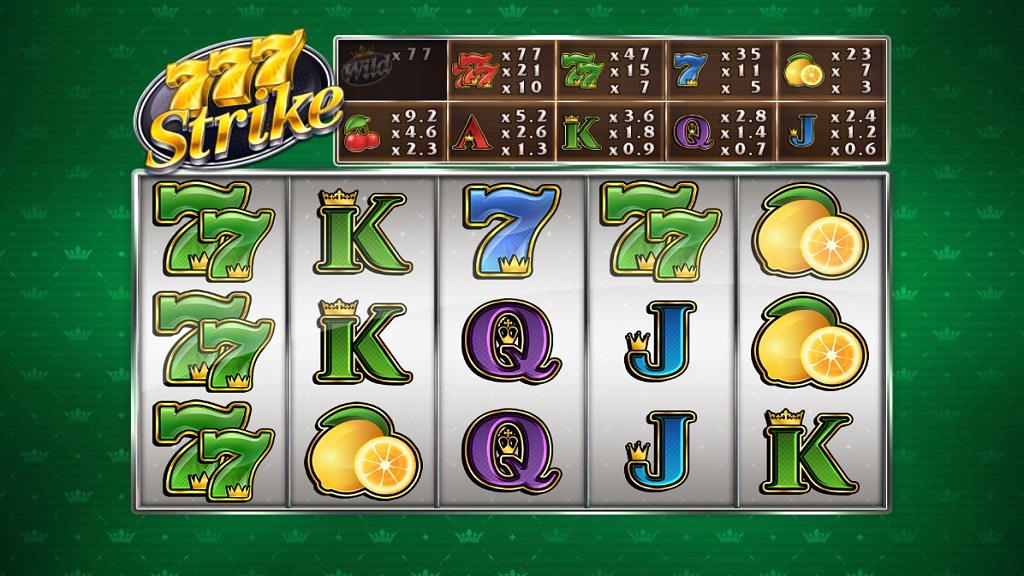
Task: Click the red triple seven payout cell
Action: click(501, 70)
